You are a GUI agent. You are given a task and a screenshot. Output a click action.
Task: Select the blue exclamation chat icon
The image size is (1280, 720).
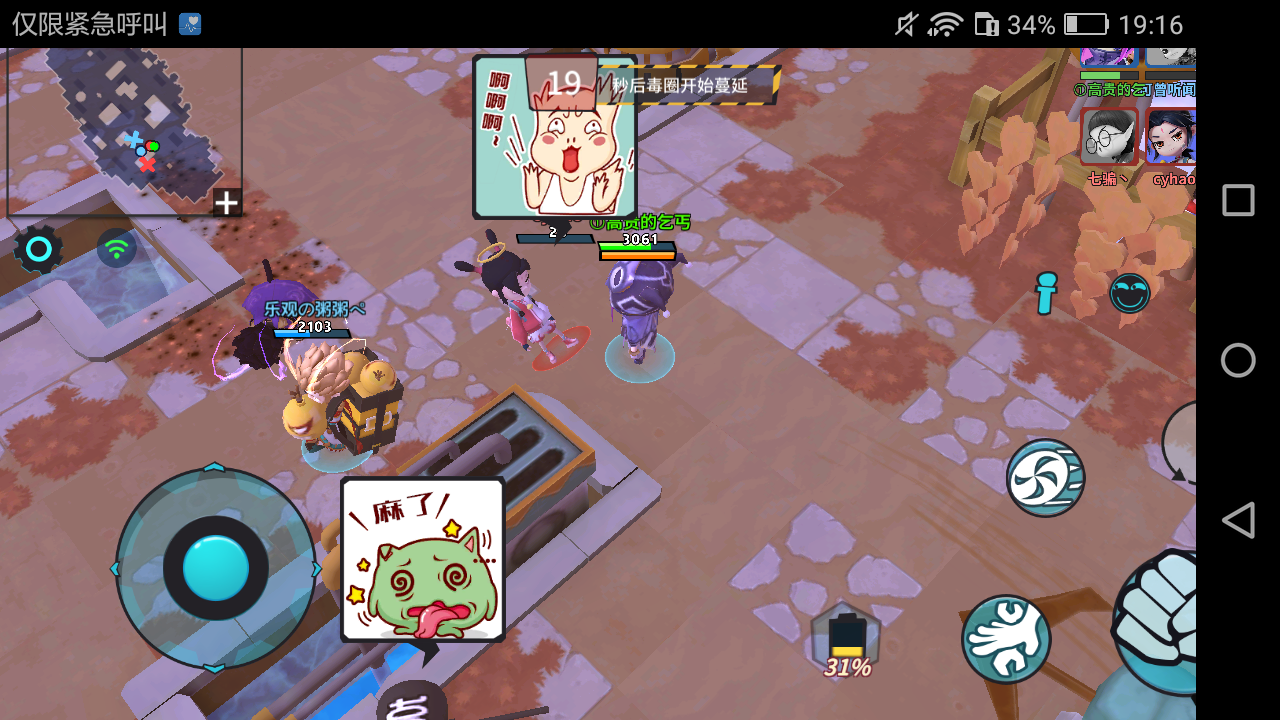[x=1046, y=294]
